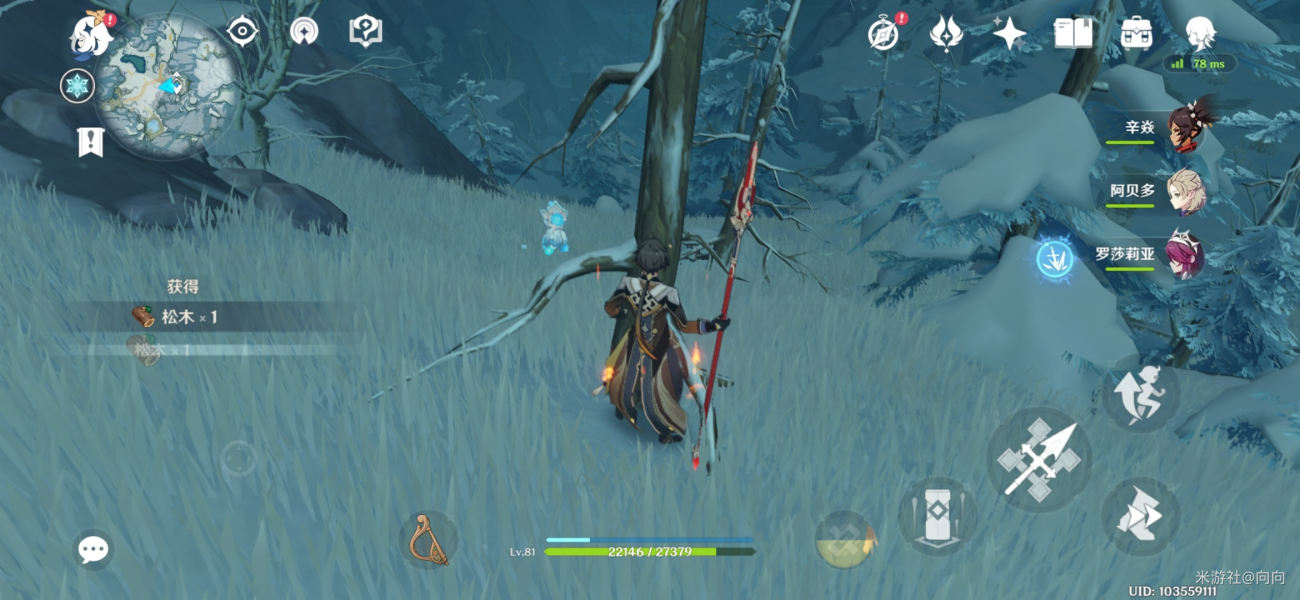Screen dimensions: 1300x600
Task: Open the four-point star wish icon
Action: click(x=1009, y=34)
